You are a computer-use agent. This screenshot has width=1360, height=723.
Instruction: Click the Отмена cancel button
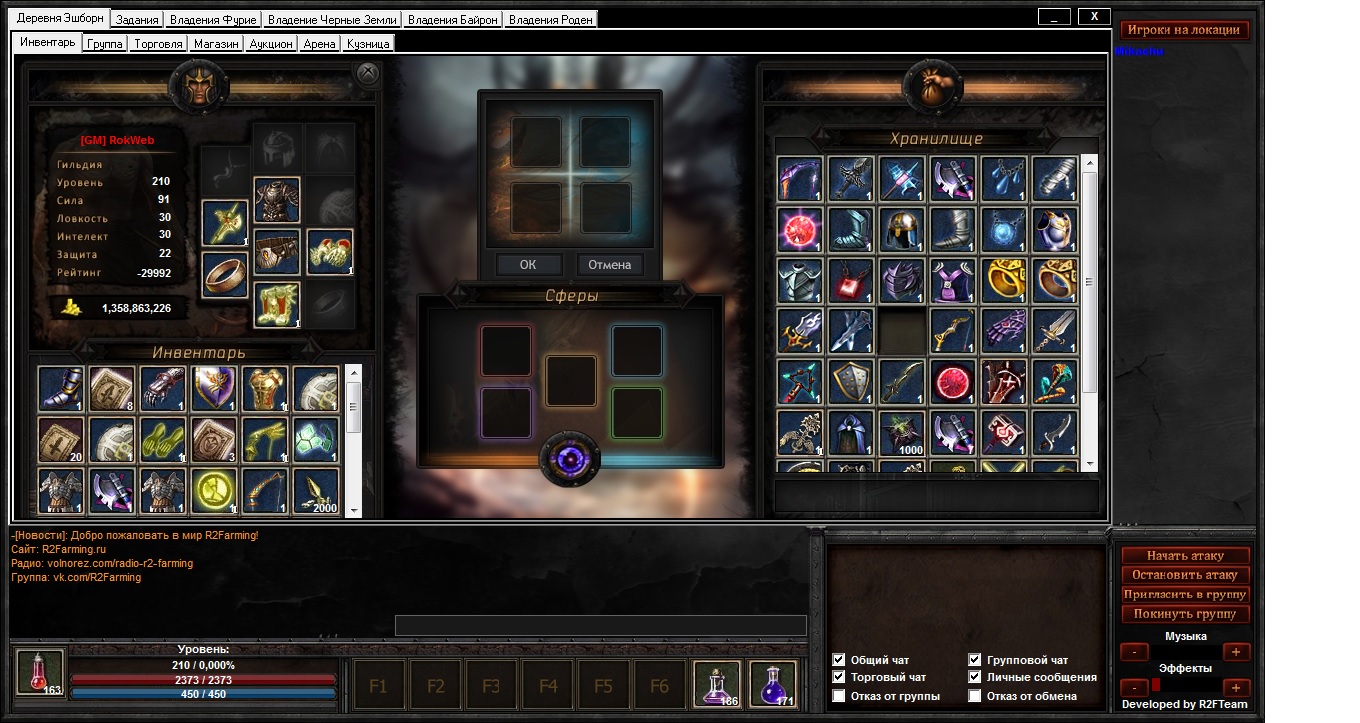click(609, 265)
